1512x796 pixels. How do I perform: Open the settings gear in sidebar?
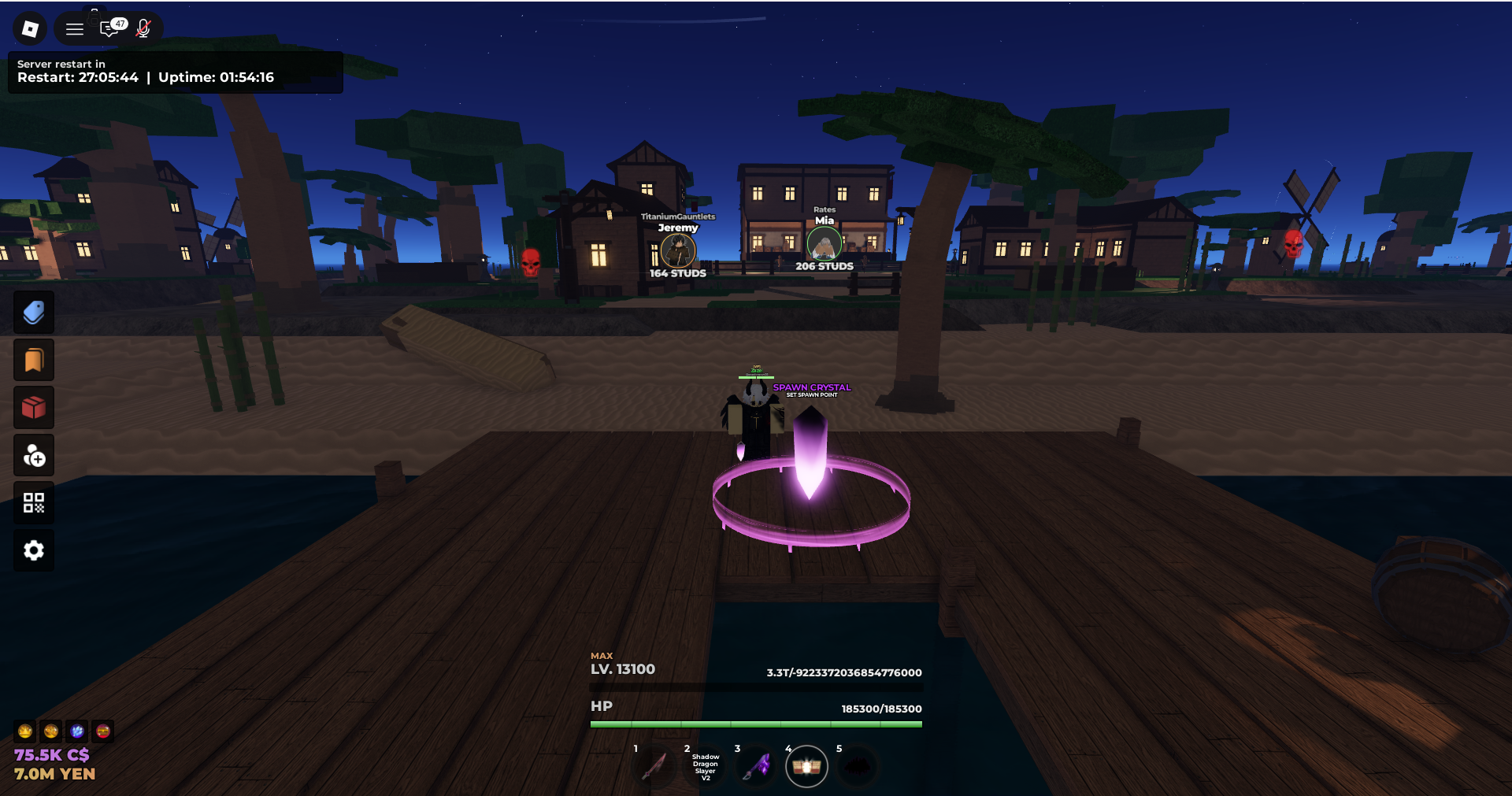click(33, 550)
